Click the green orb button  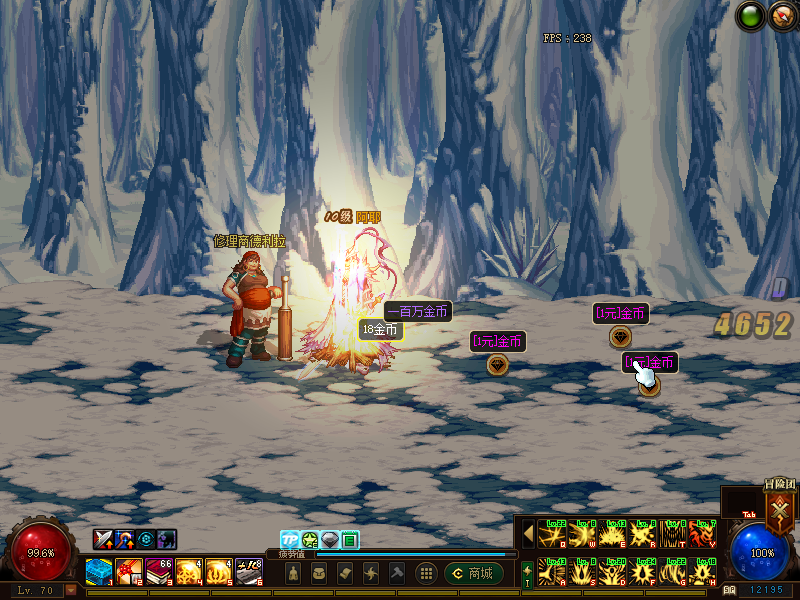click(x=750, y=16)
